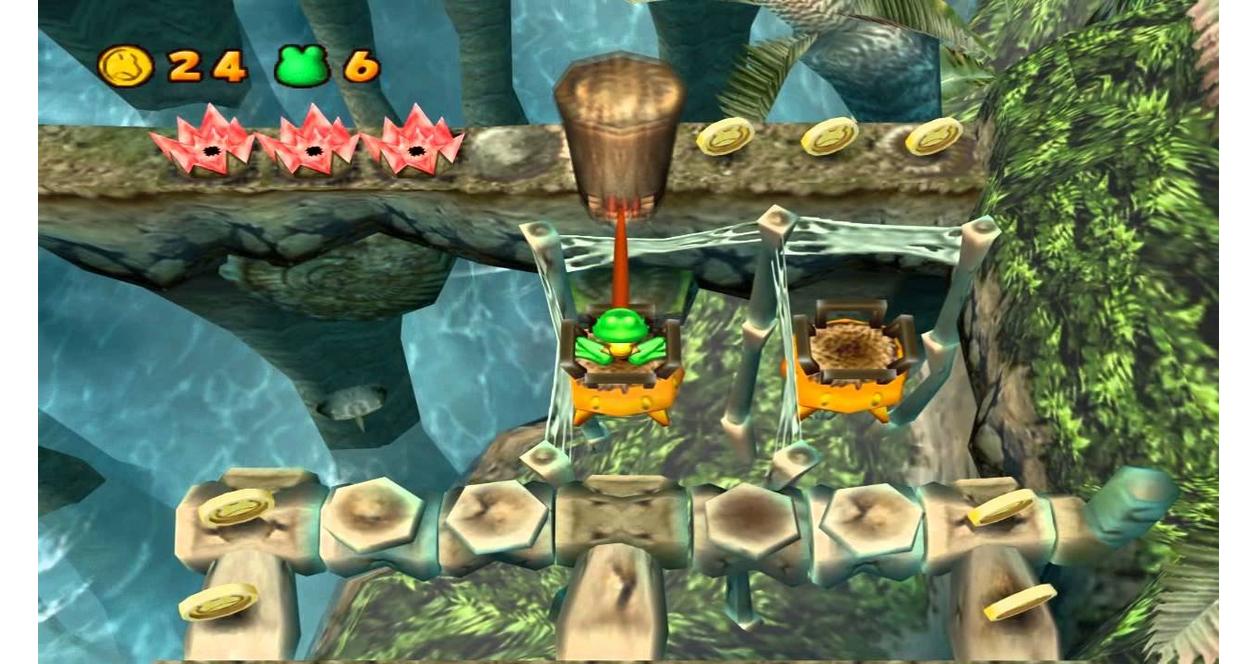Select the green frog lives icon
1256x664 pixels.
point(302,66)
